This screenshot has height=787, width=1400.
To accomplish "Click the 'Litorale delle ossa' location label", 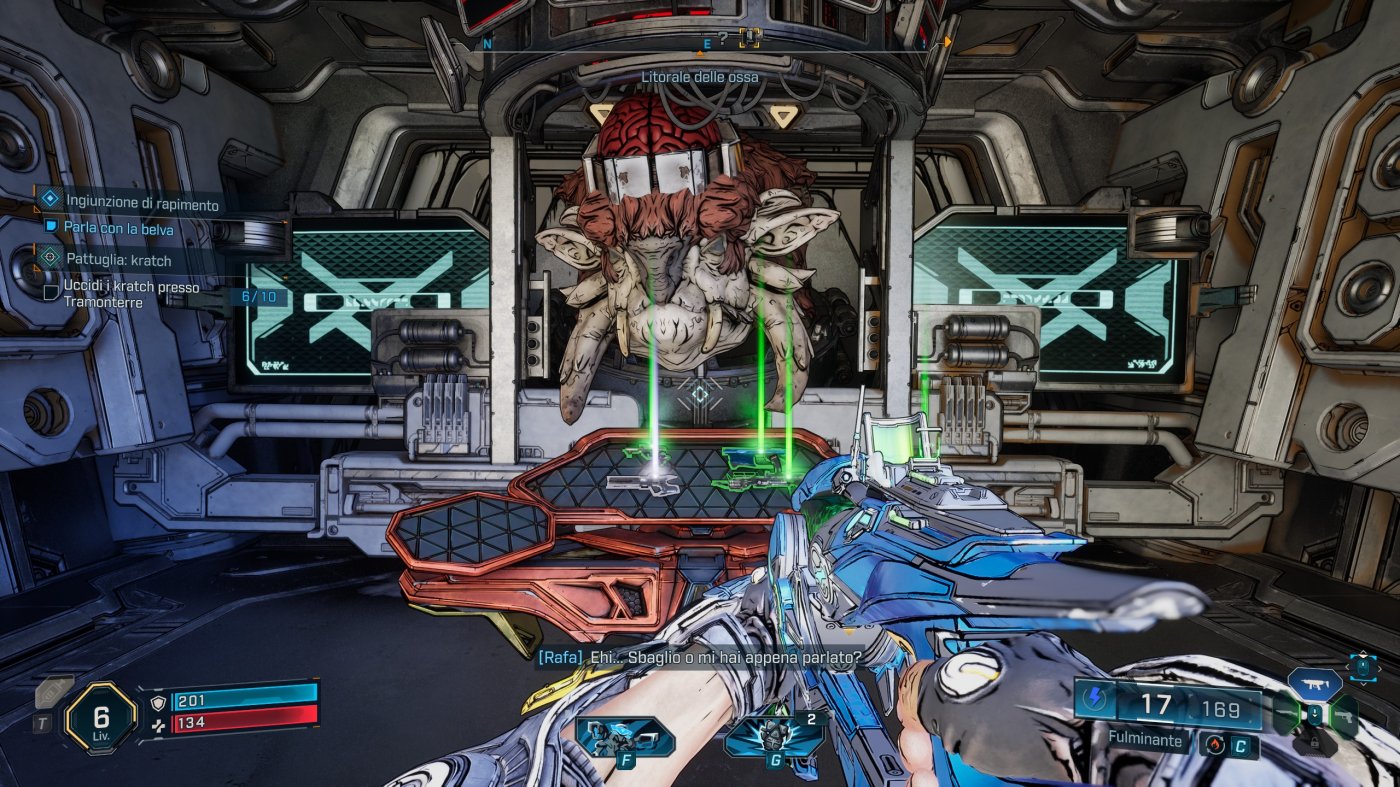I will tap(698, 75).
